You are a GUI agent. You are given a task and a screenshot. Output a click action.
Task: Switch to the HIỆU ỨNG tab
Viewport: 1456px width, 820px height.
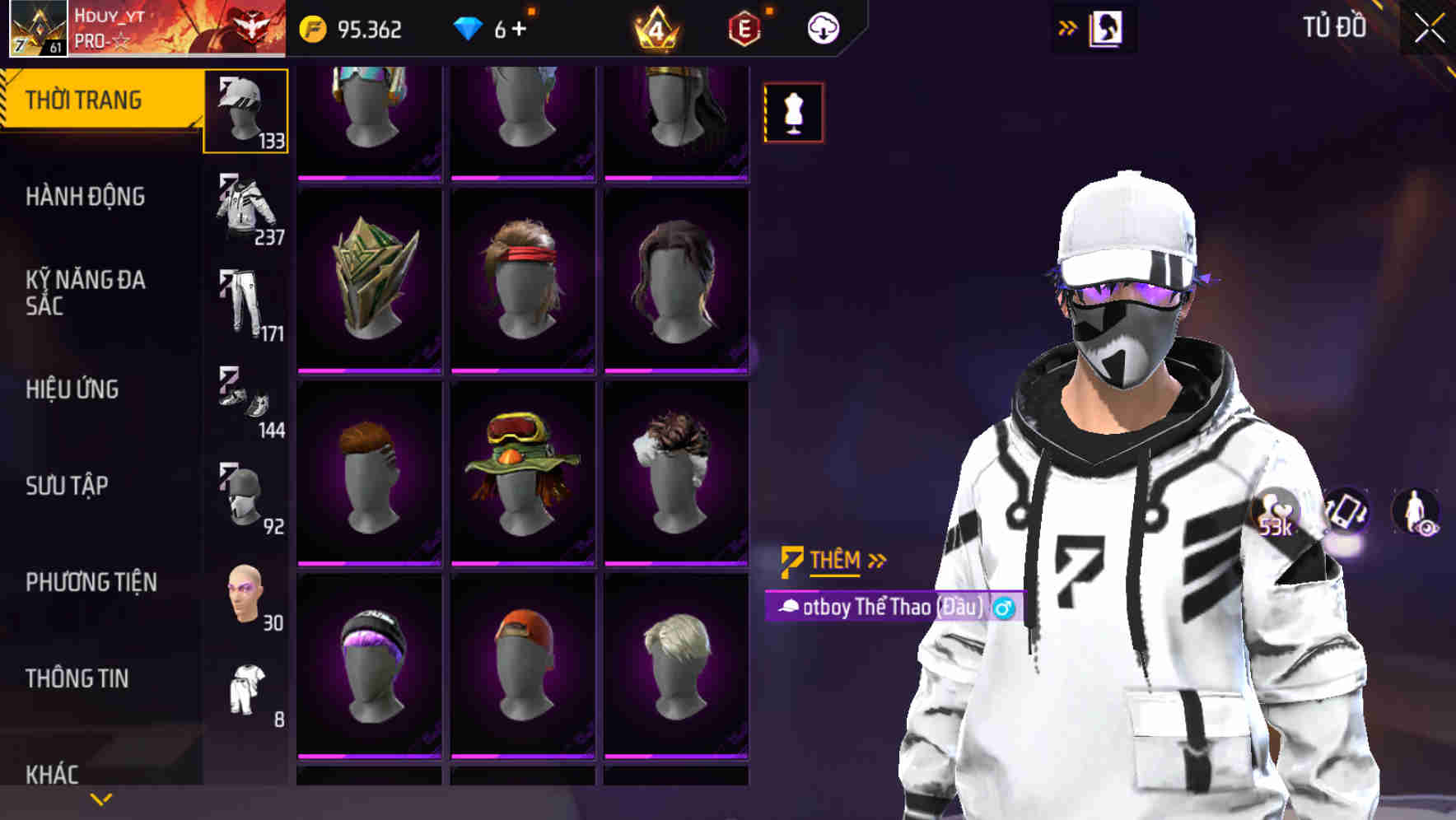[72, 389]
